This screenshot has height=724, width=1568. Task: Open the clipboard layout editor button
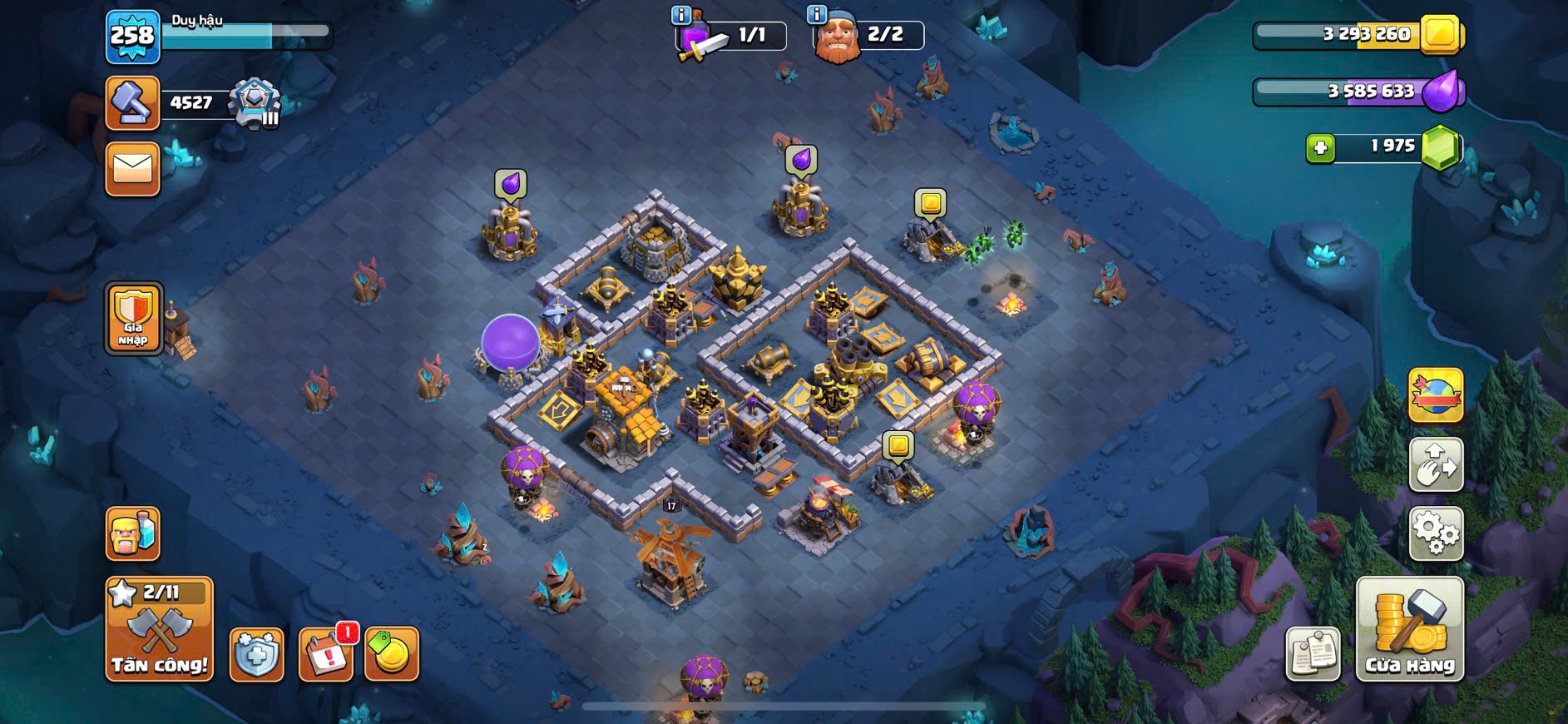[1313, 654]
